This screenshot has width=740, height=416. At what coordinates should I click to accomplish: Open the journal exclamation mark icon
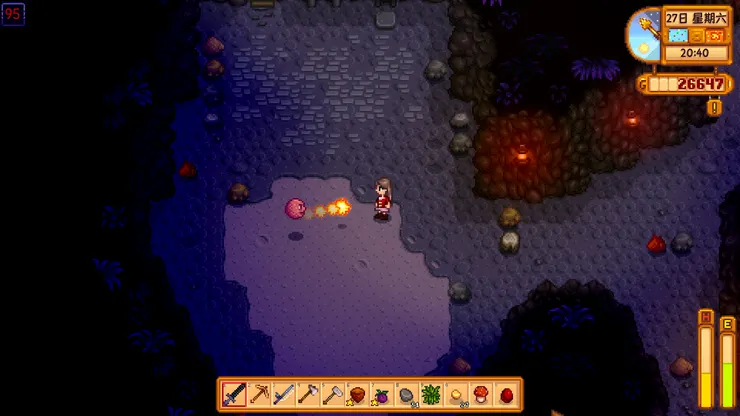point(714,107)
